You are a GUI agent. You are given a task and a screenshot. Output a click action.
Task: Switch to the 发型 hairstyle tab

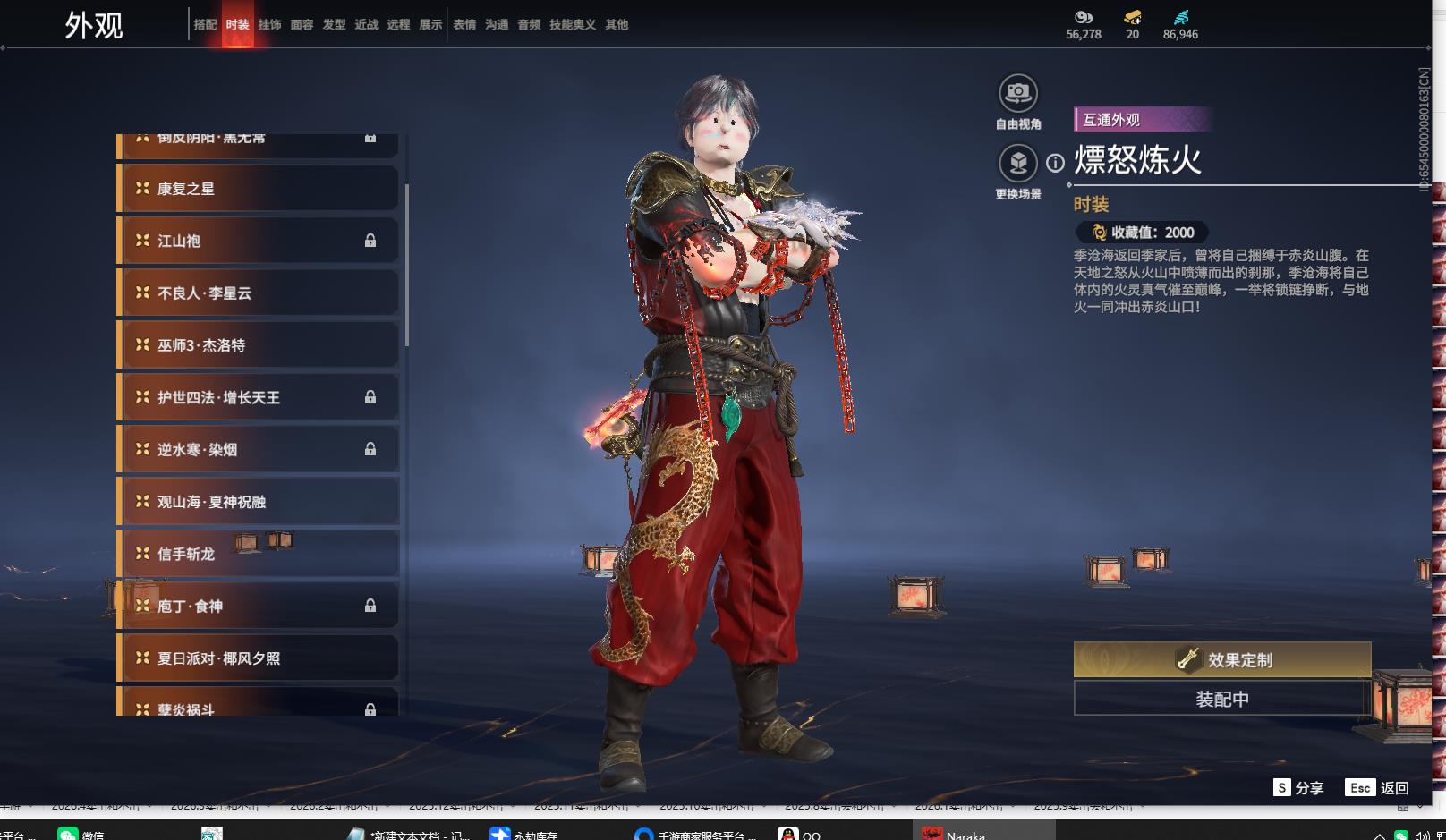pos(334,25)
